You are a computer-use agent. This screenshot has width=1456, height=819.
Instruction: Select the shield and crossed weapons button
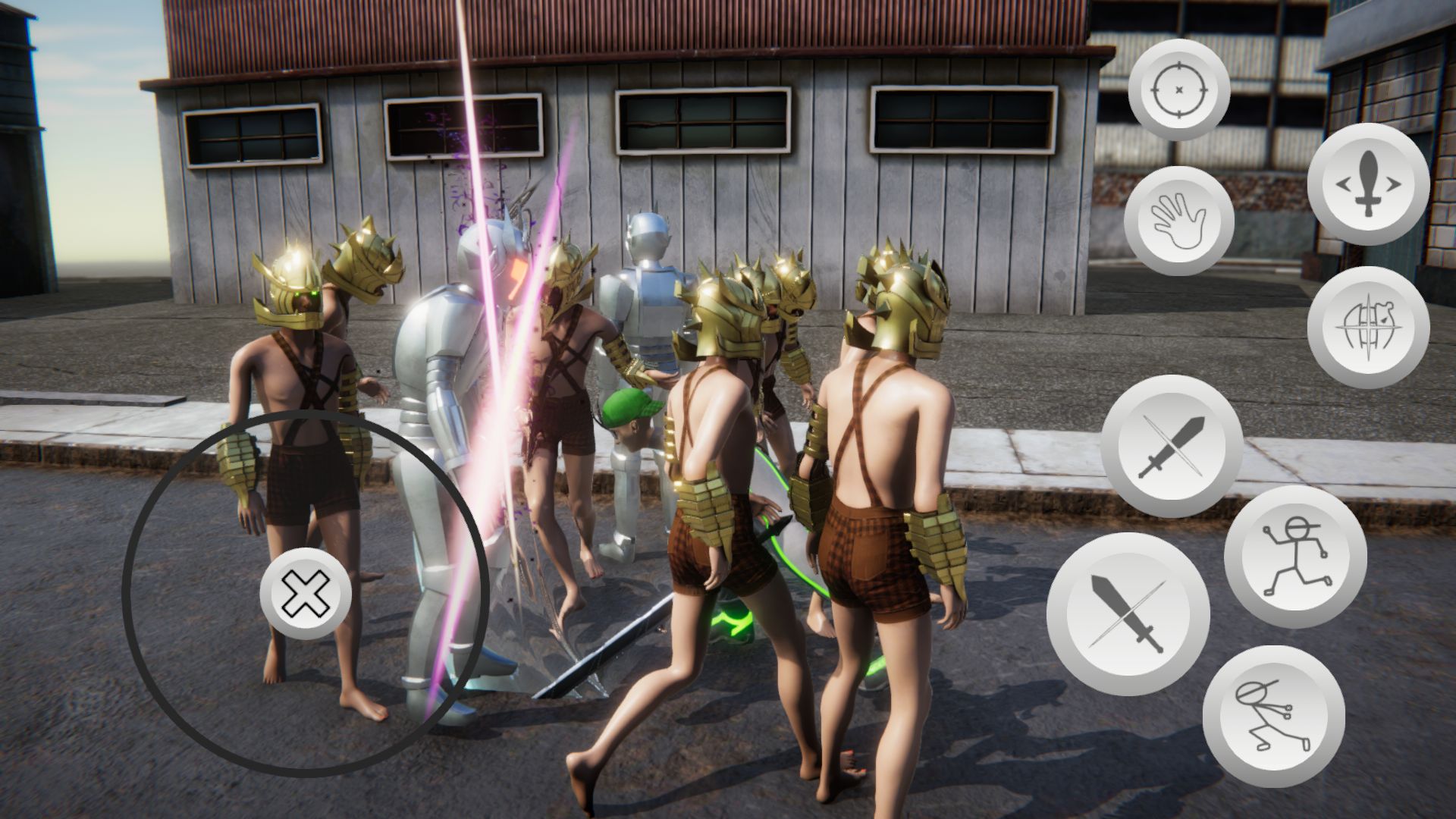point(1368,327)
